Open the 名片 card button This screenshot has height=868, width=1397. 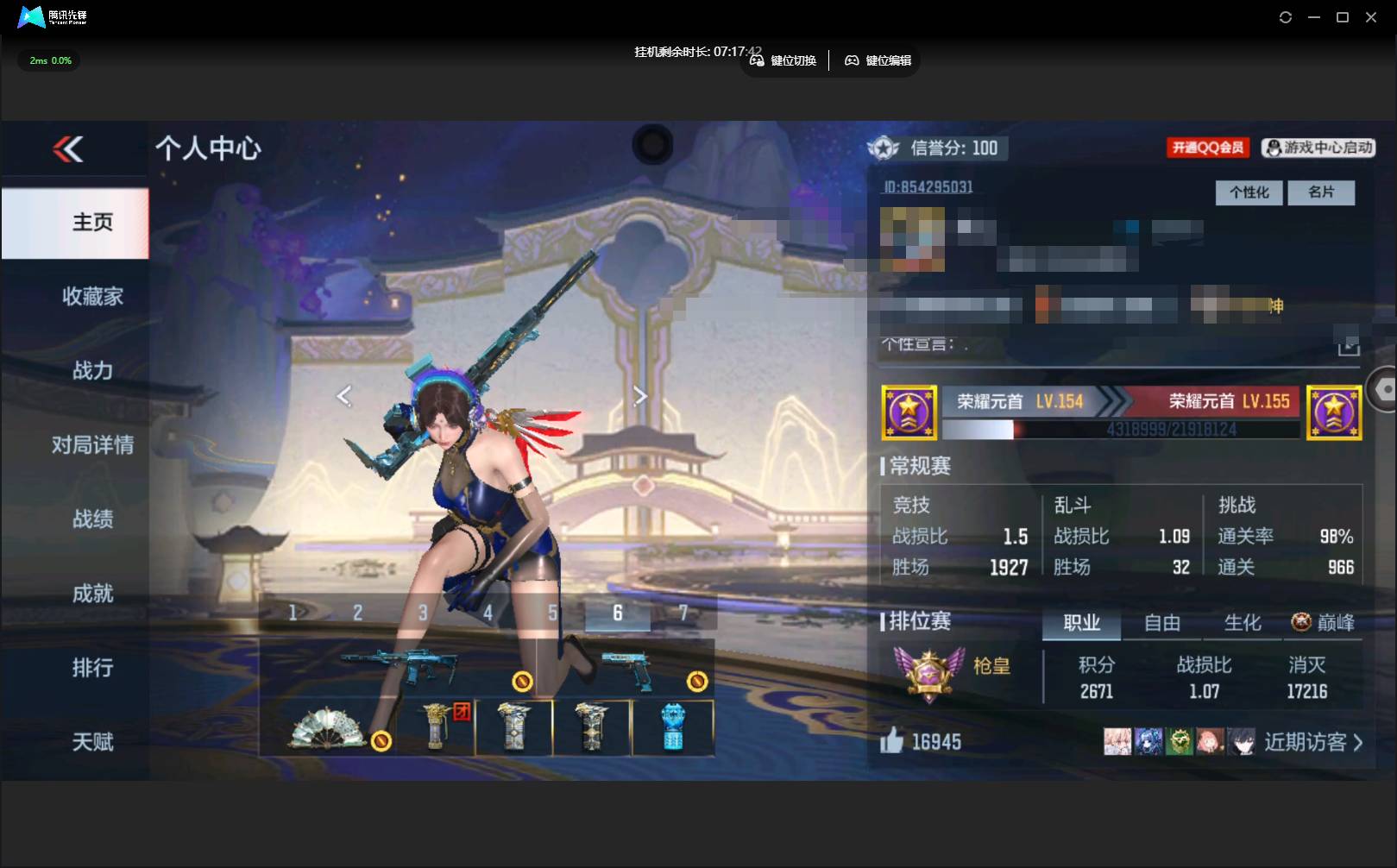pos(1320,192)
